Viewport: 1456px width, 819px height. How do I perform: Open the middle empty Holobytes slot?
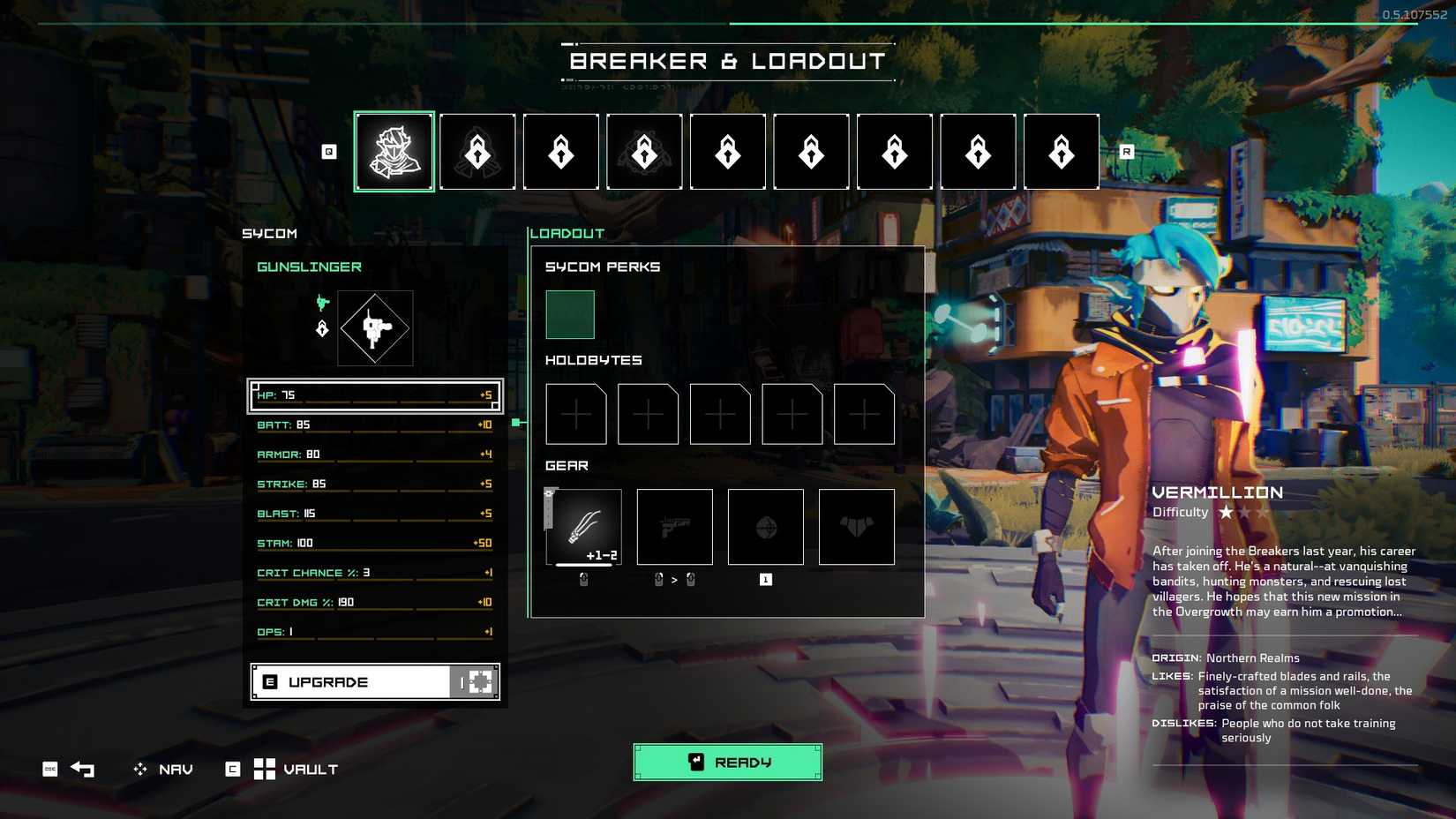(719, 414)
